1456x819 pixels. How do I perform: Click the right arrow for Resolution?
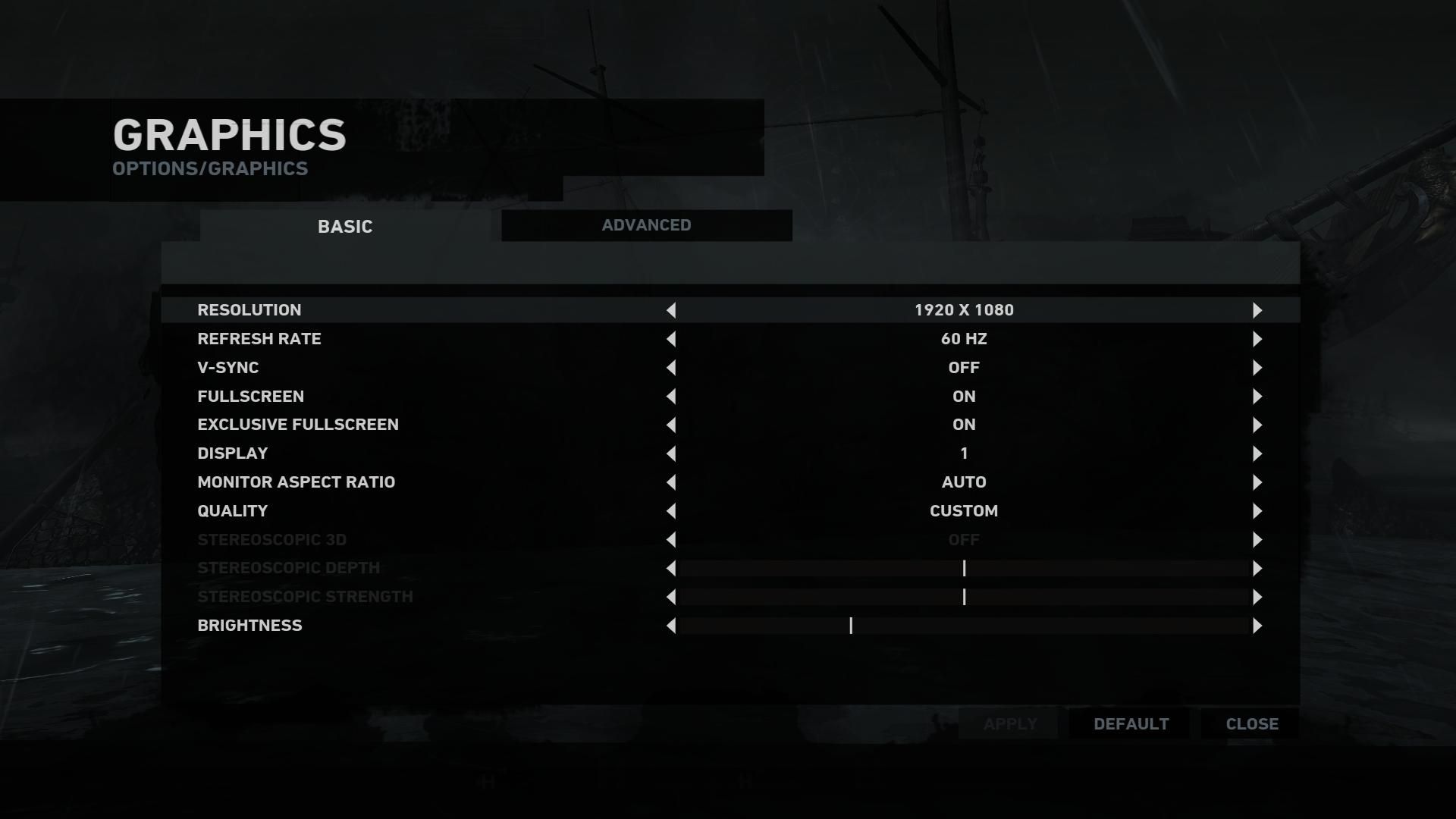[x=1257, y=310]
